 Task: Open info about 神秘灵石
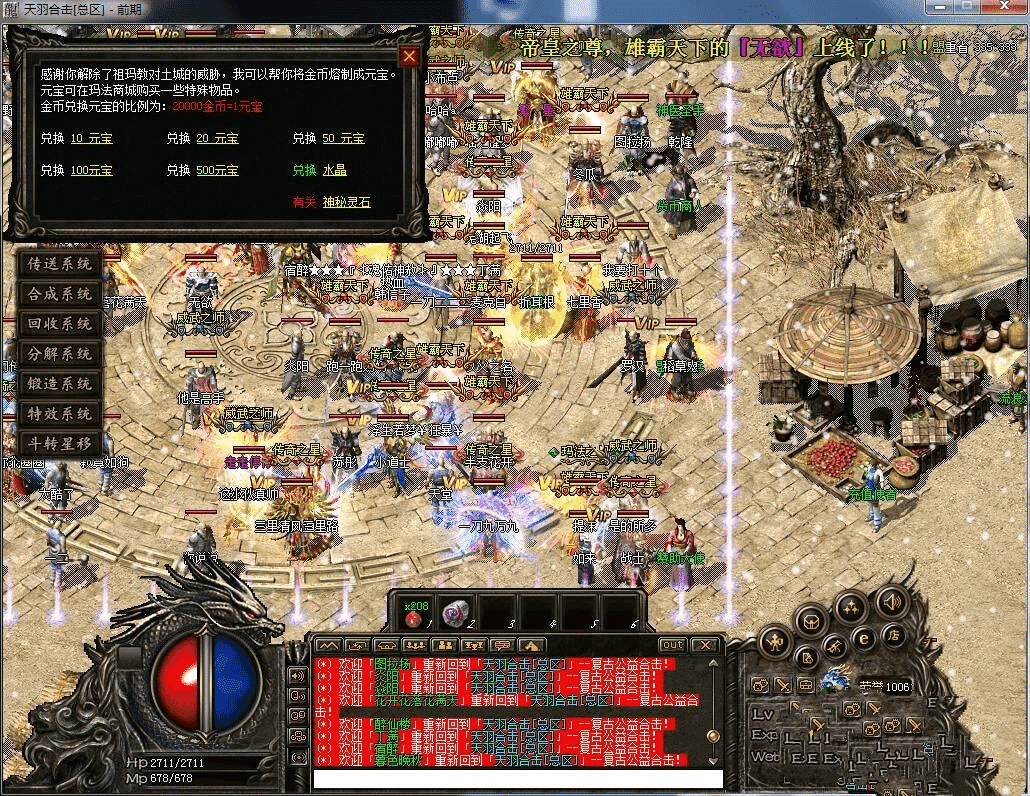[346, 202]
